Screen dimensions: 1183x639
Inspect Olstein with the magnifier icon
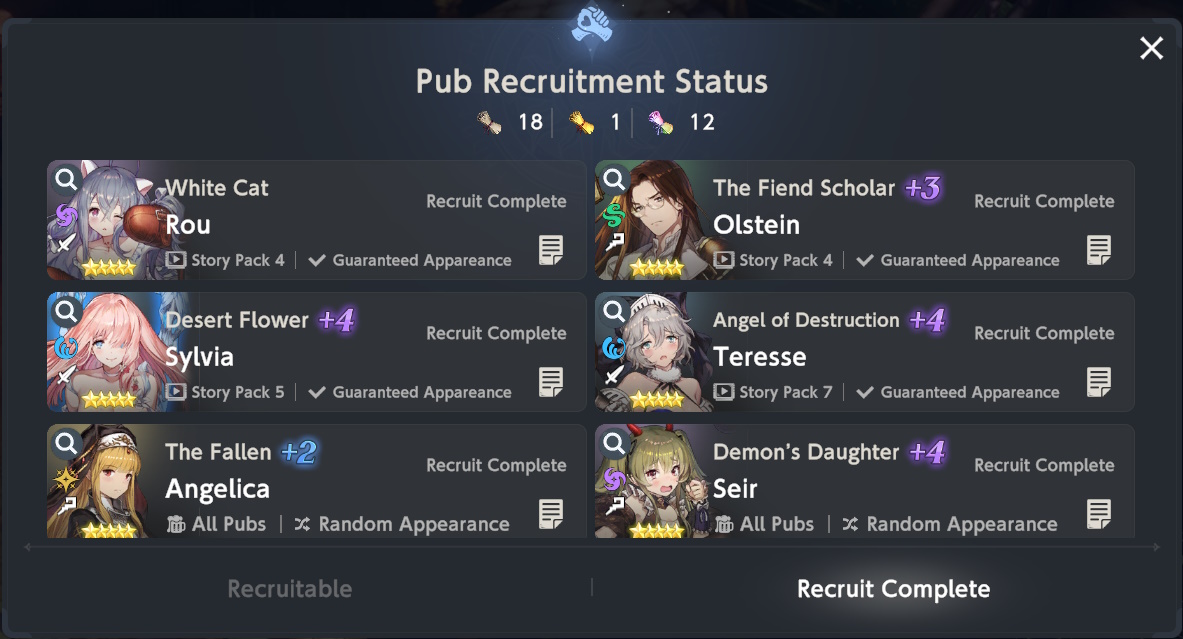[x=614, y=180]
